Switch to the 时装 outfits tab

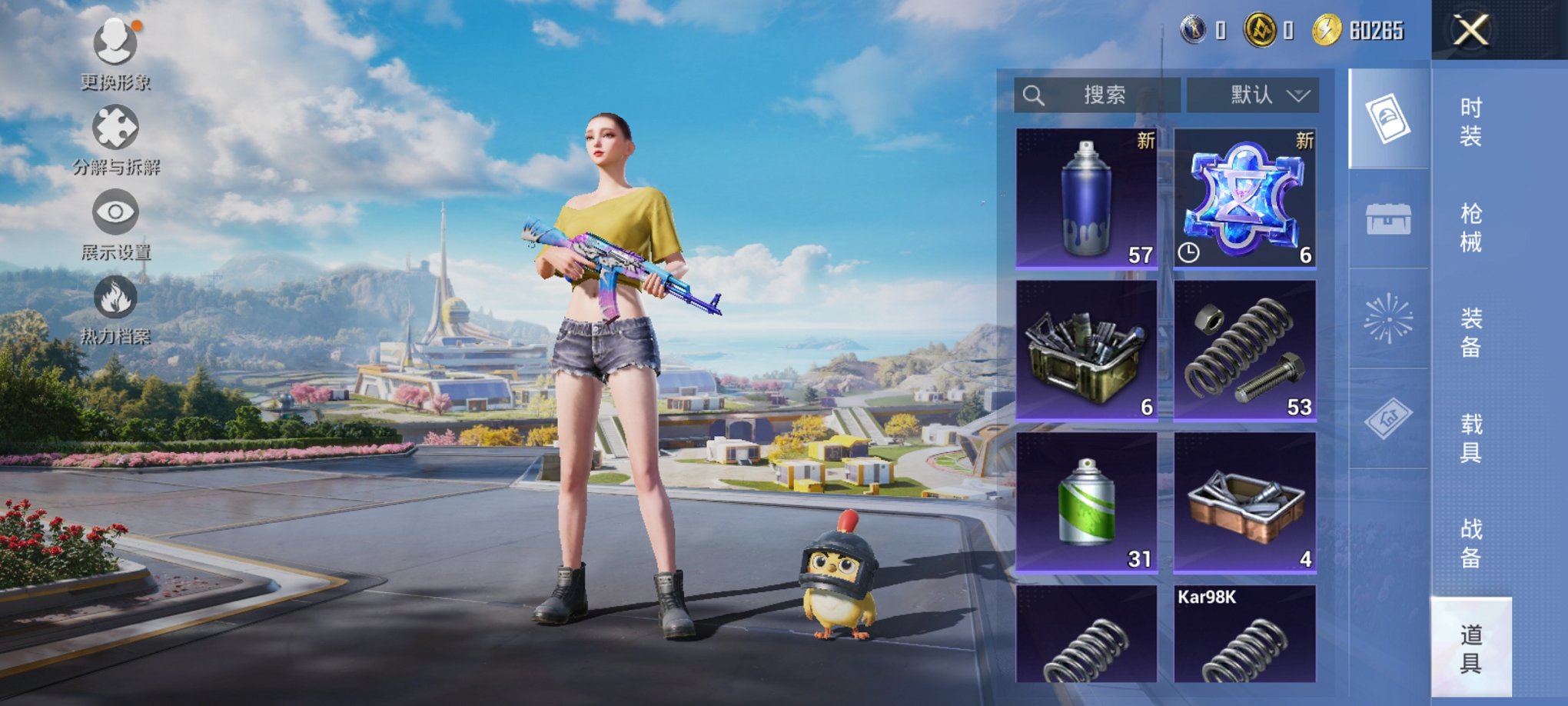[x=1470, y=122]
